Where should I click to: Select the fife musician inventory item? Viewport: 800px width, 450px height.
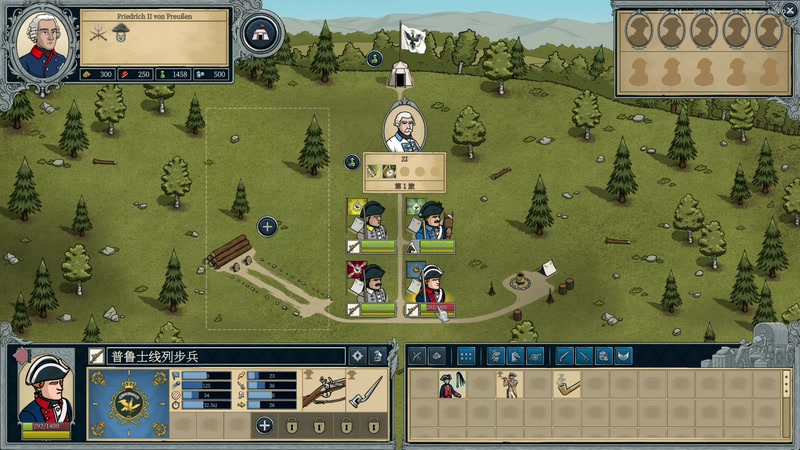(x=510, y=385)
